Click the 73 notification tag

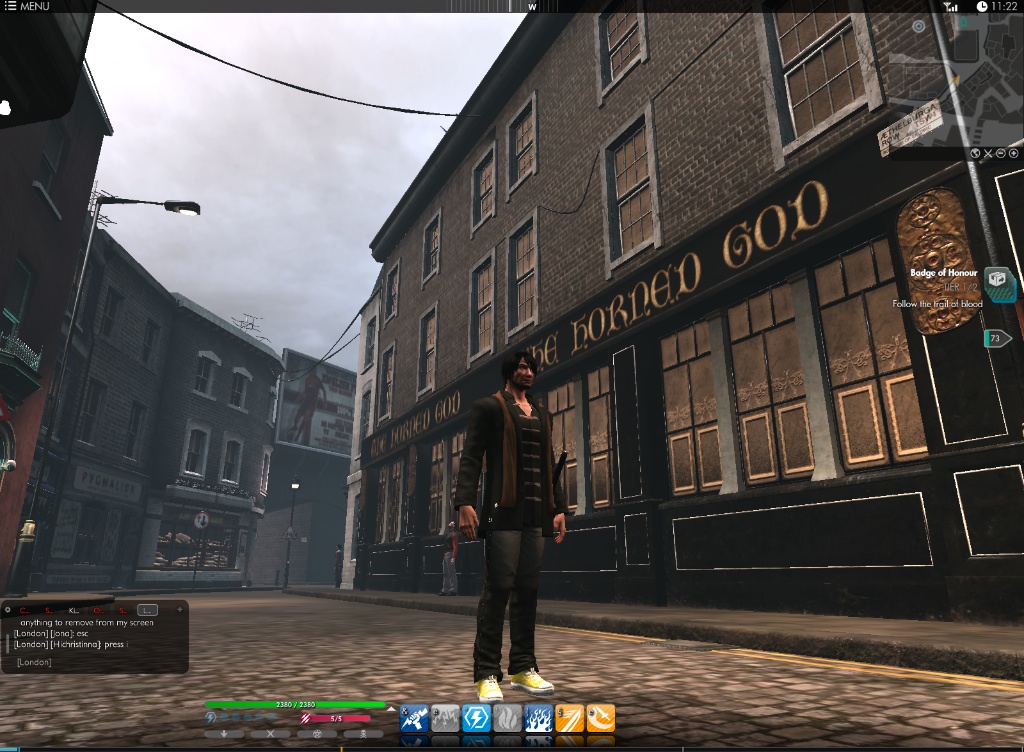pos(997,339)
